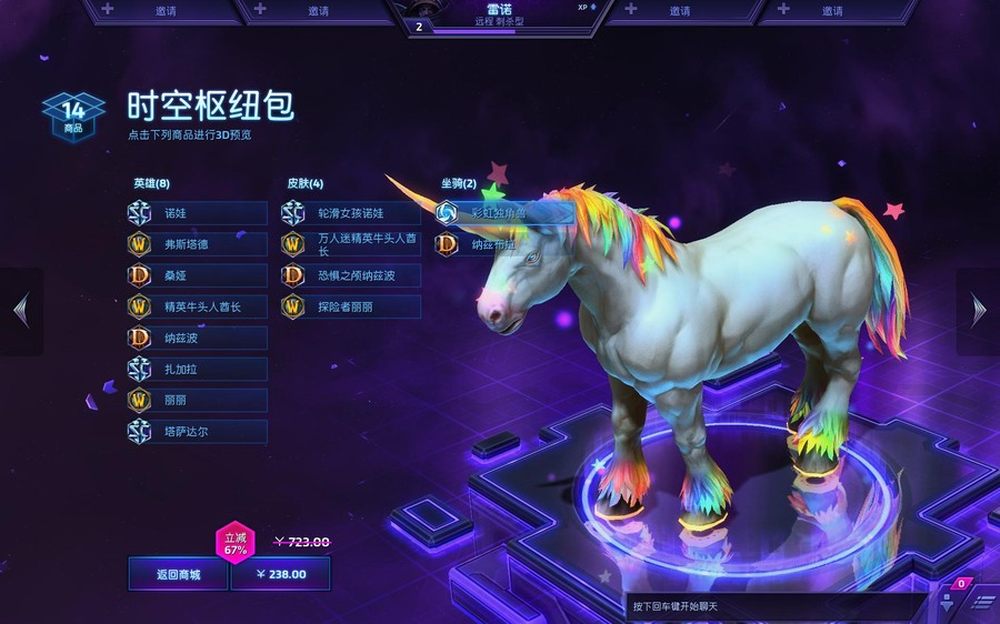Select the 彩虹独角兽 mount entry
The width and height of the screenshot is (1000, 624).
tap(504, 213)
